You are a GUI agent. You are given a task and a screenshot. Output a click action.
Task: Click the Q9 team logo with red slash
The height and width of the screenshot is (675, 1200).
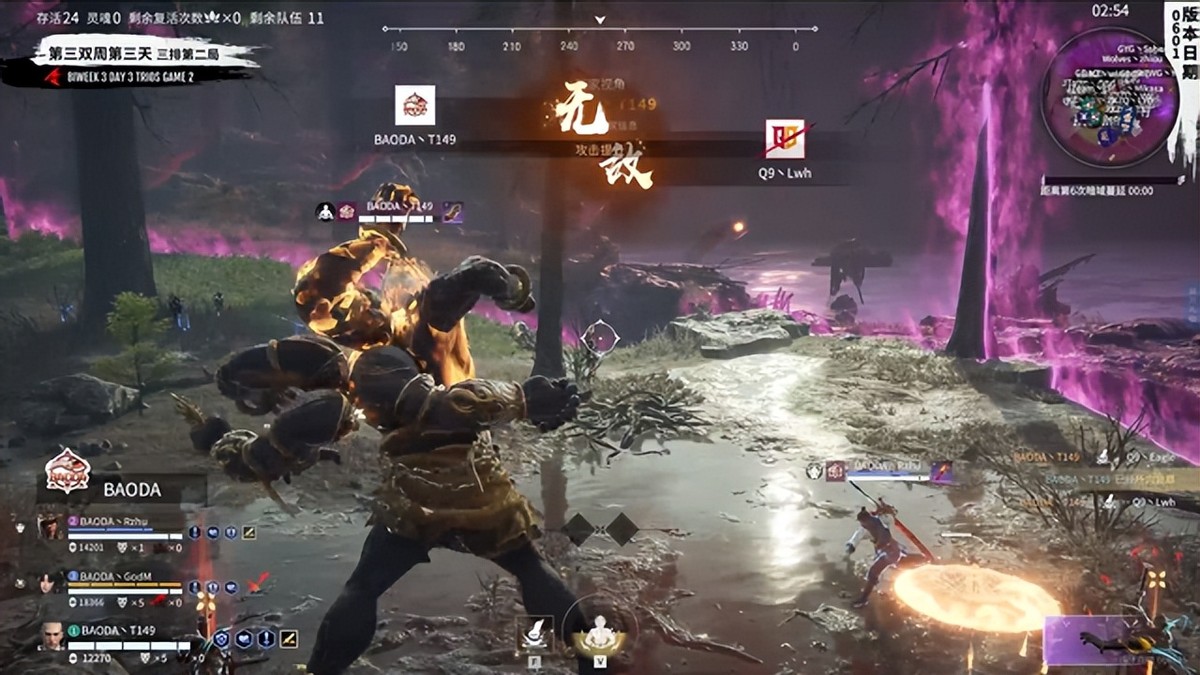click(785, 139)
